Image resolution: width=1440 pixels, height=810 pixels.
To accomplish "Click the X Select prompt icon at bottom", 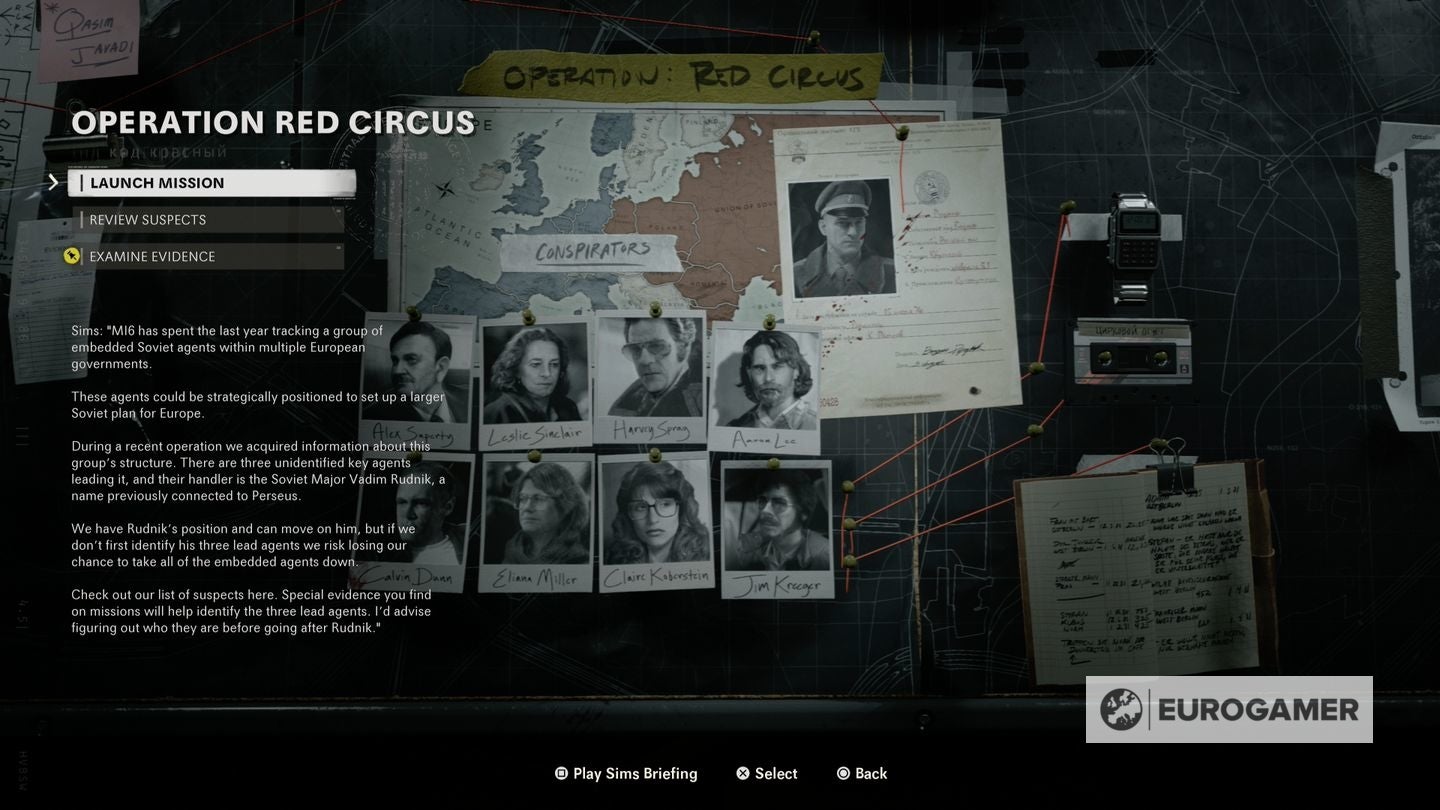I will tap(742, 773).
